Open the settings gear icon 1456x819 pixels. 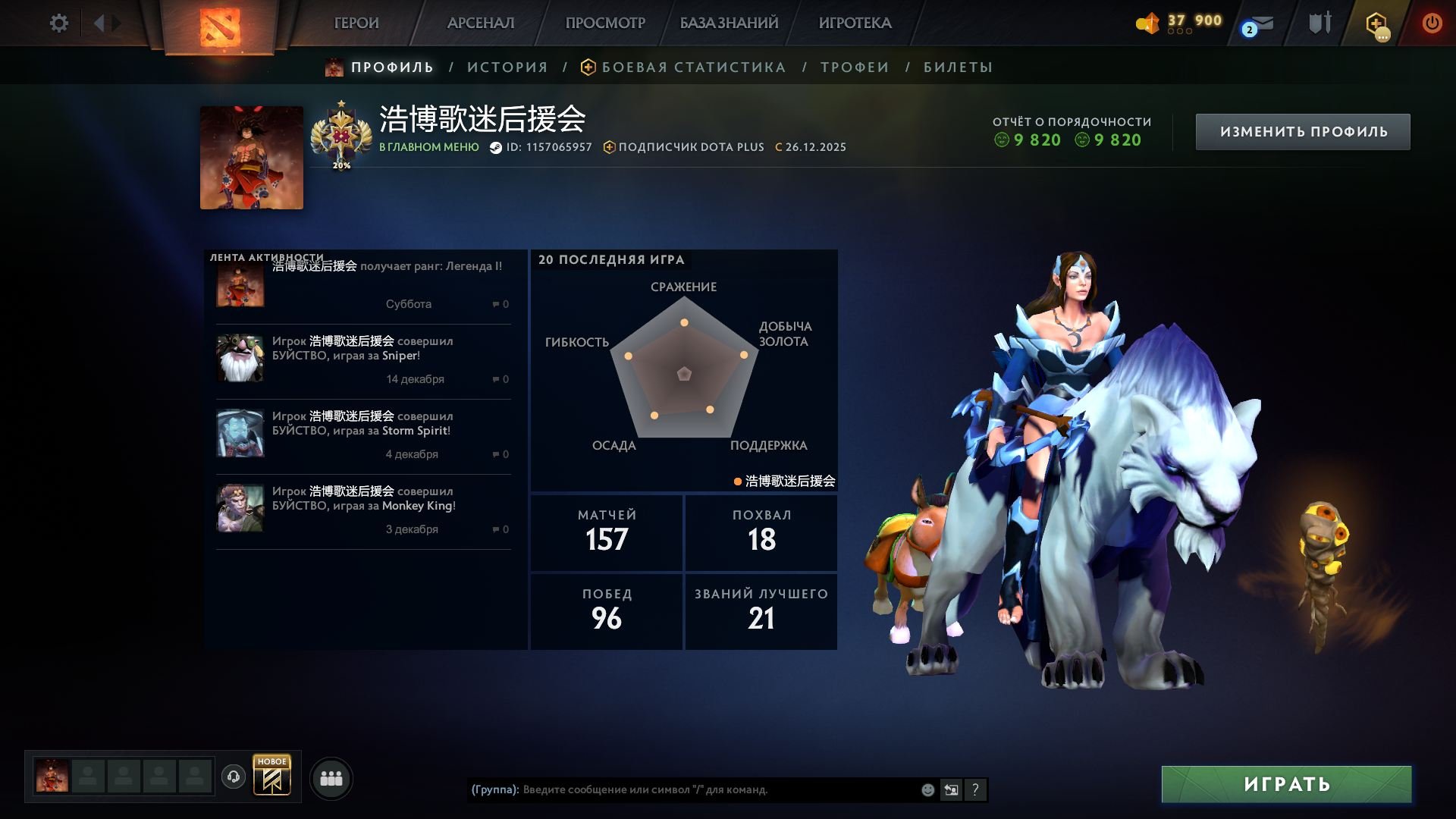[59, 23]
